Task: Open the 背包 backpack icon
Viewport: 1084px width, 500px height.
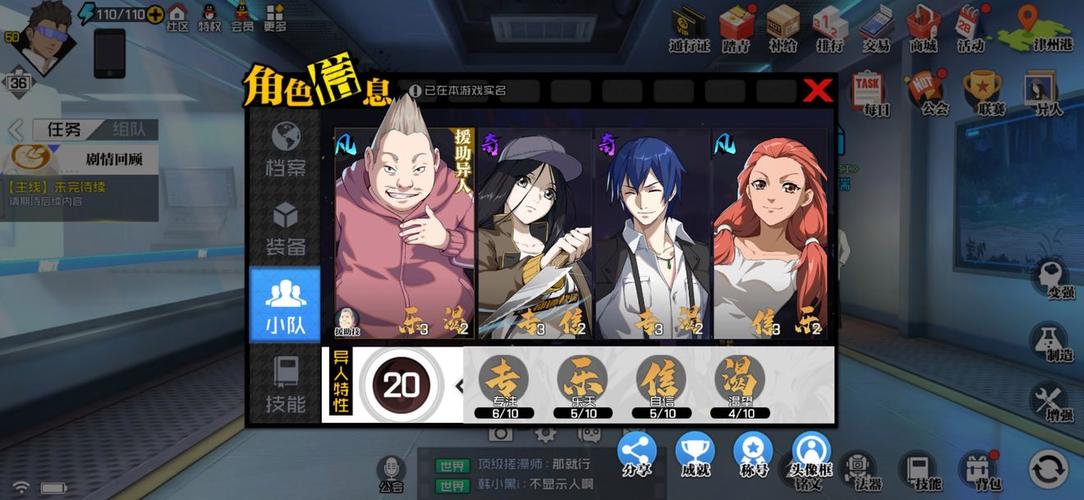Action: pyautogui.click(x=978, y=469)
